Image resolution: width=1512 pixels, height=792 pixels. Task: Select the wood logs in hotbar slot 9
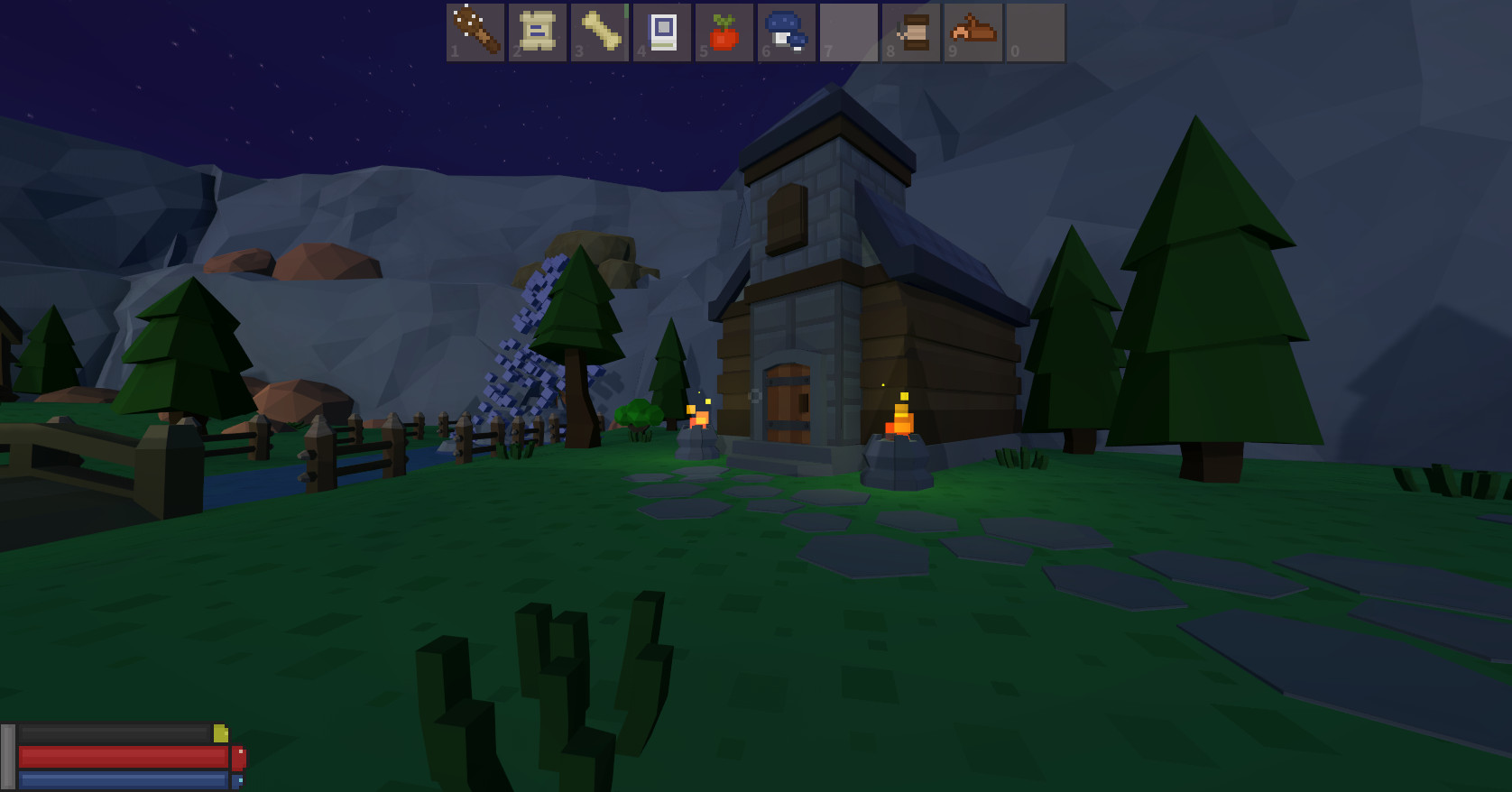[973, 32]
